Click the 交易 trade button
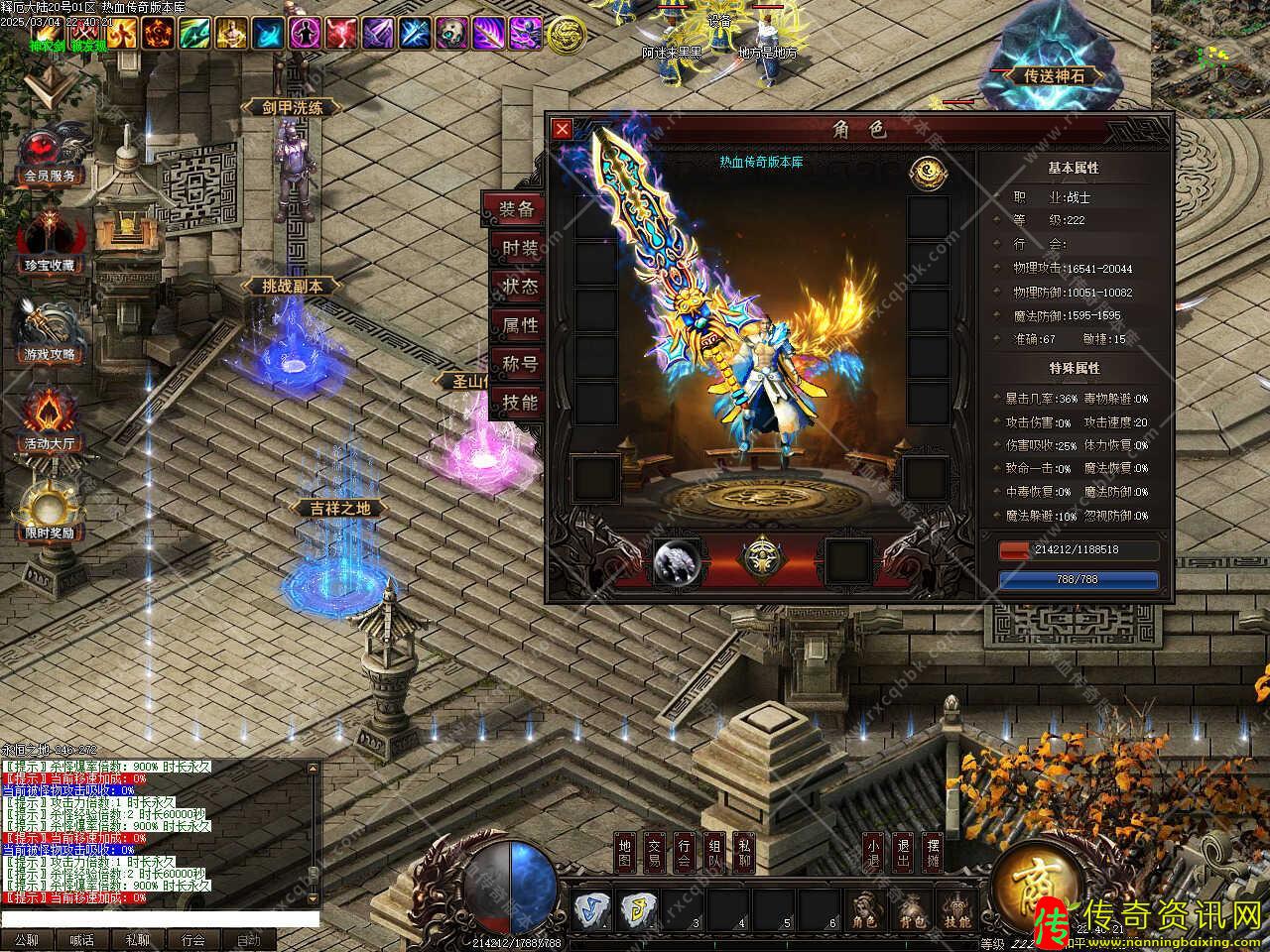The height and width of the screenshot is (952, 1270). coord(654,852)
